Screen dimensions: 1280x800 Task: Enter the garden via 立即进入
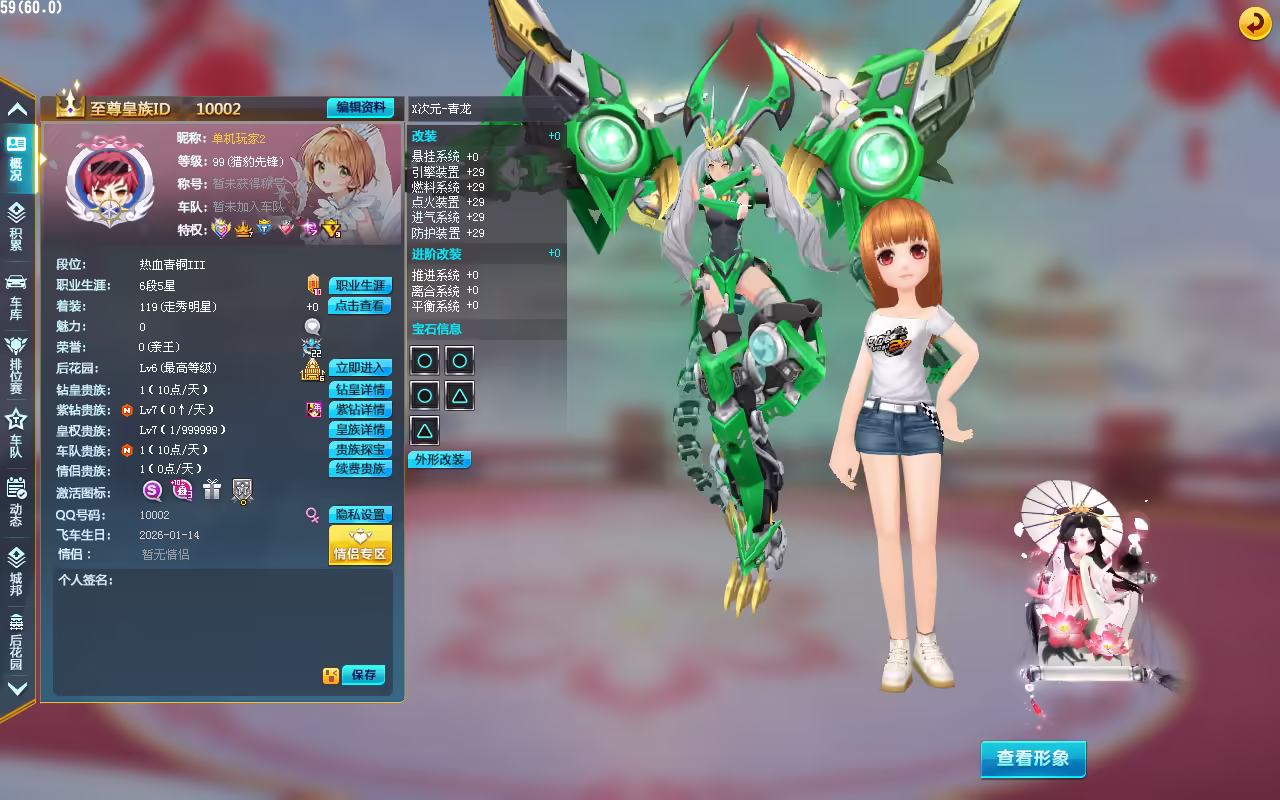coord(360,368)
